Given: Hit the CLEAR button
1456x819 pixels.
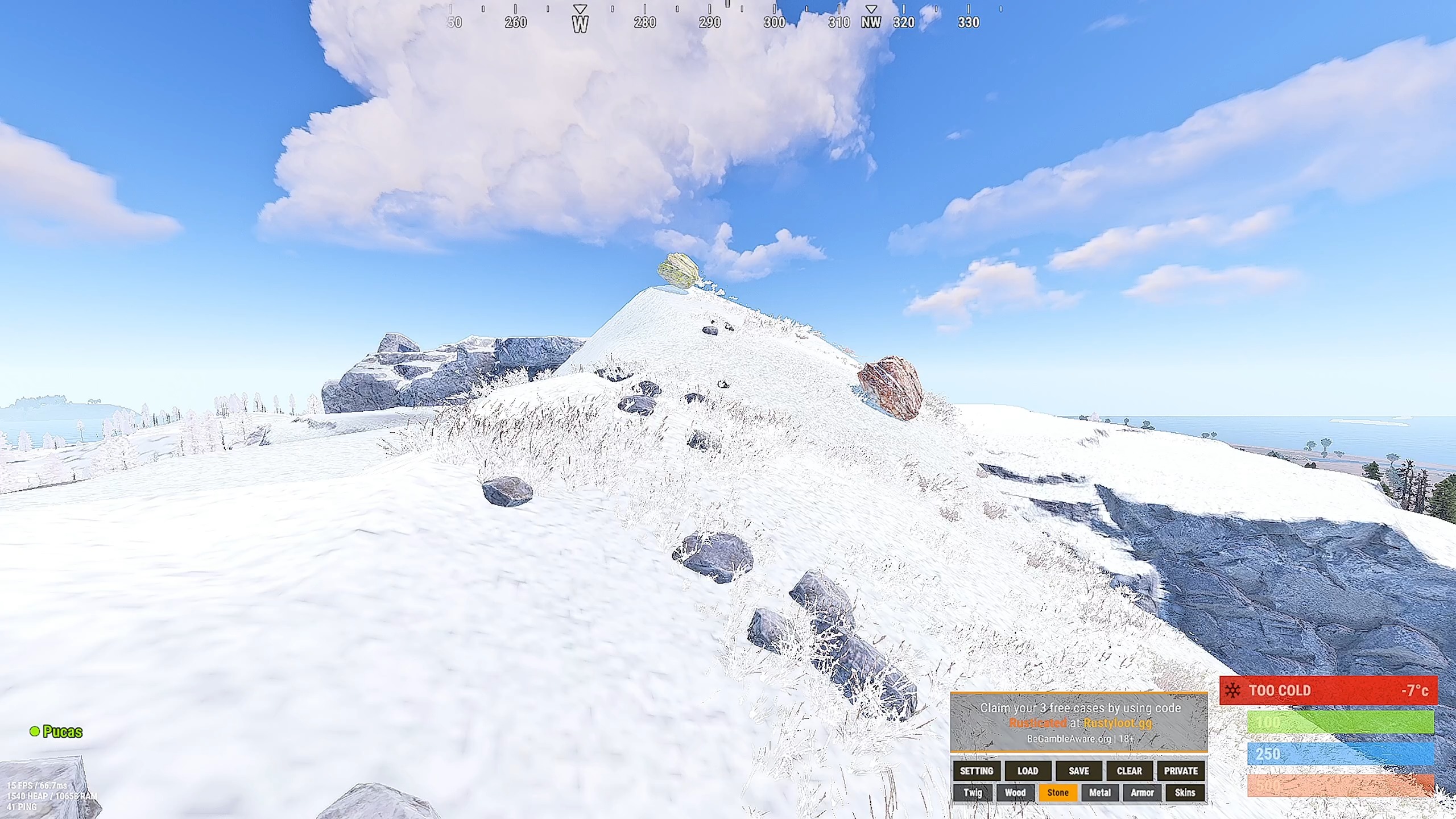Looking at the screenshot, I should pyautogui.click(x=1129, y=771).
